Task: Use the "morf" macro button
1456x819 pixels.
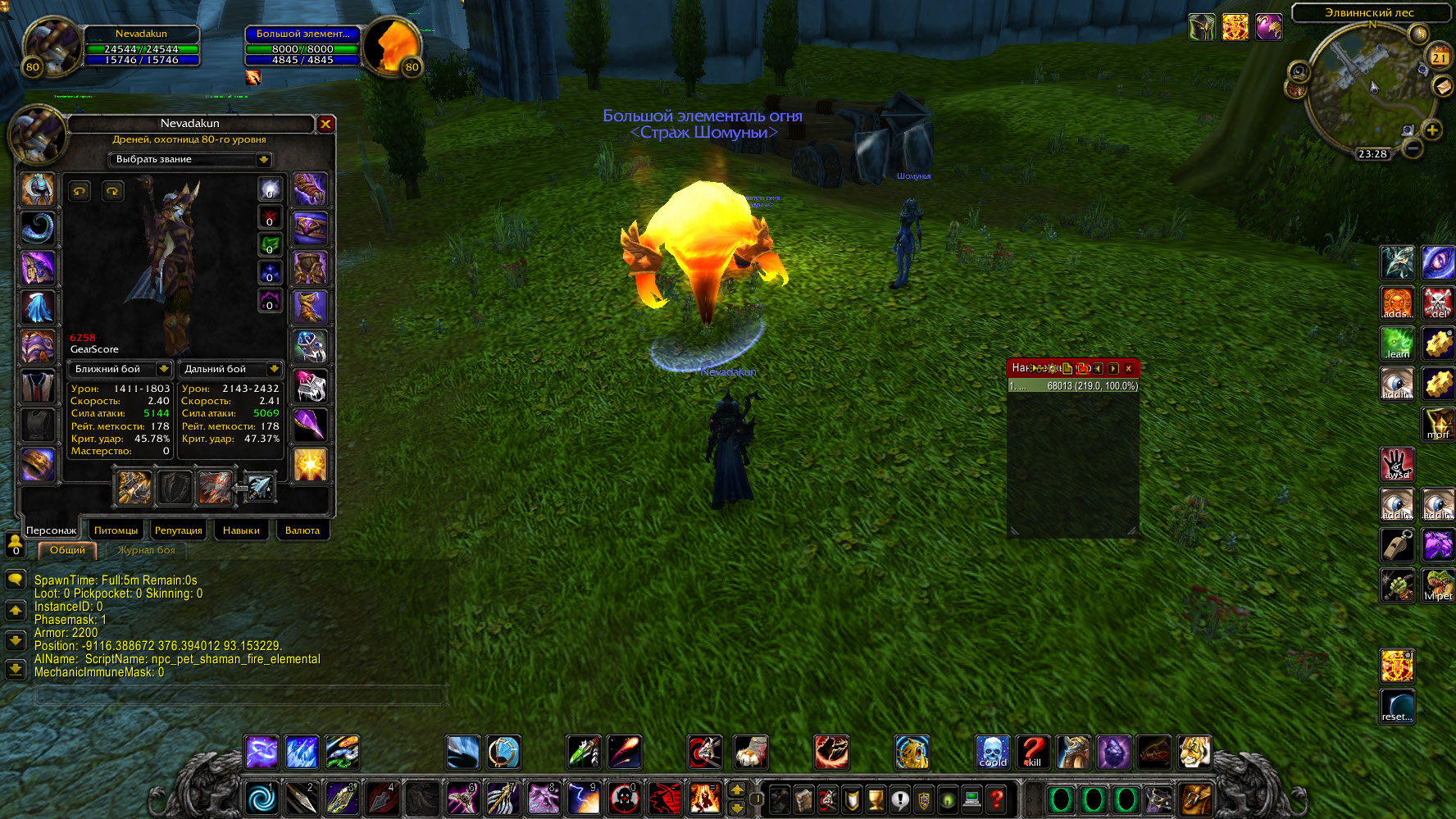Action: (x=1437, y=424)
